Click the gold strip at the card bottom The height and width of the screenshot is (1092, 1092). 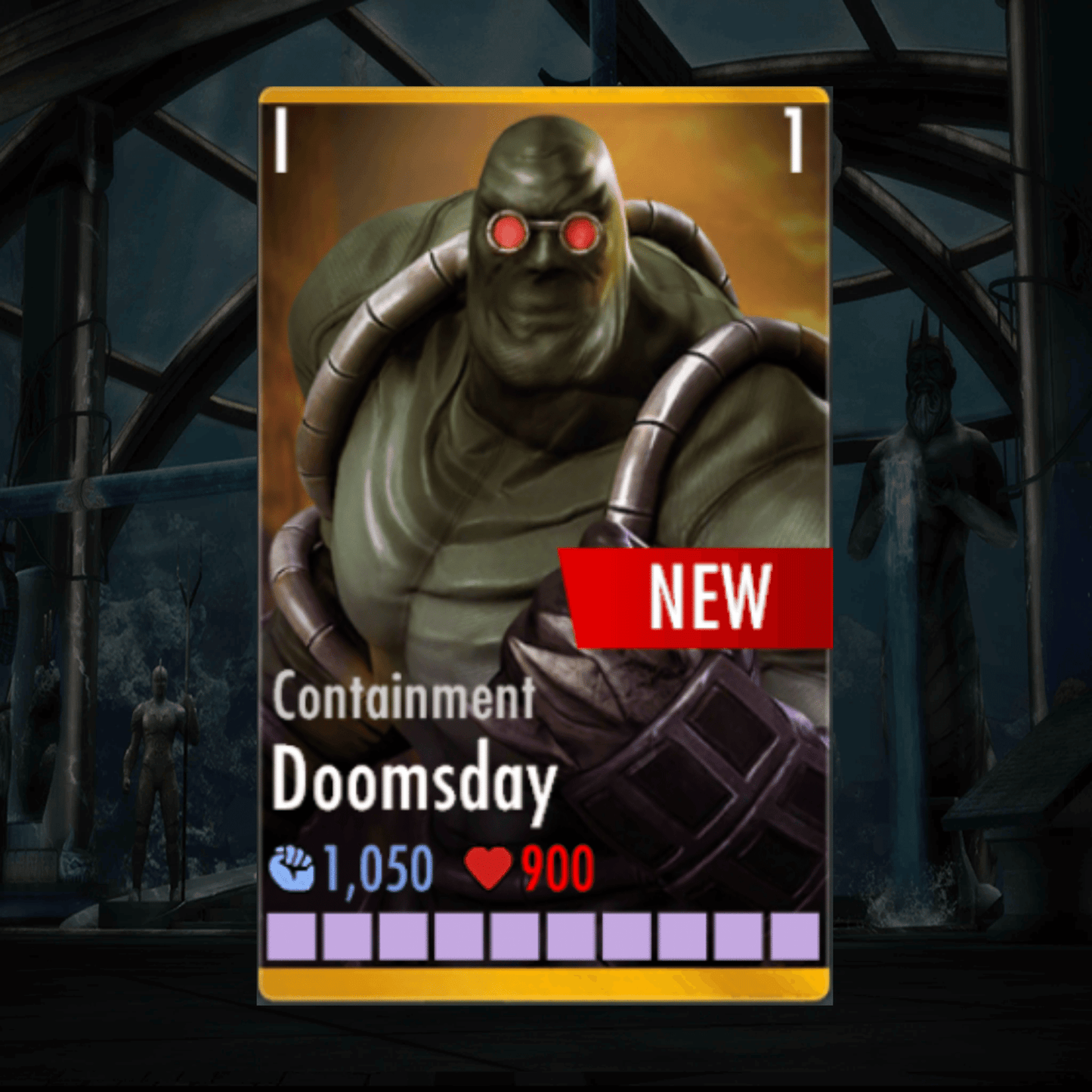[x=544, y=980]
